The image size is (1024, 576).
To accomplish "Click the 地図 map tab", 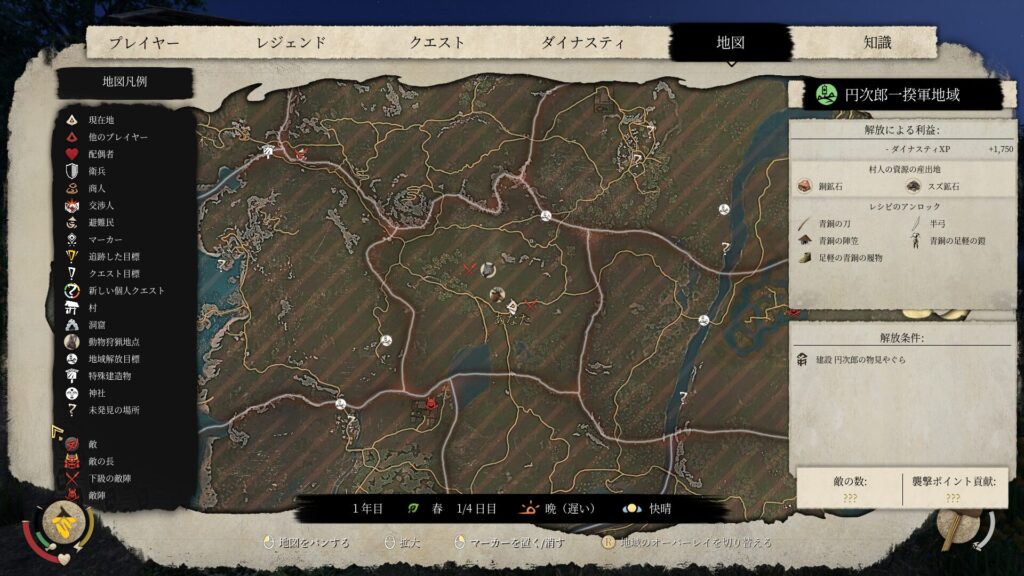I will click(x=731, y=43).
